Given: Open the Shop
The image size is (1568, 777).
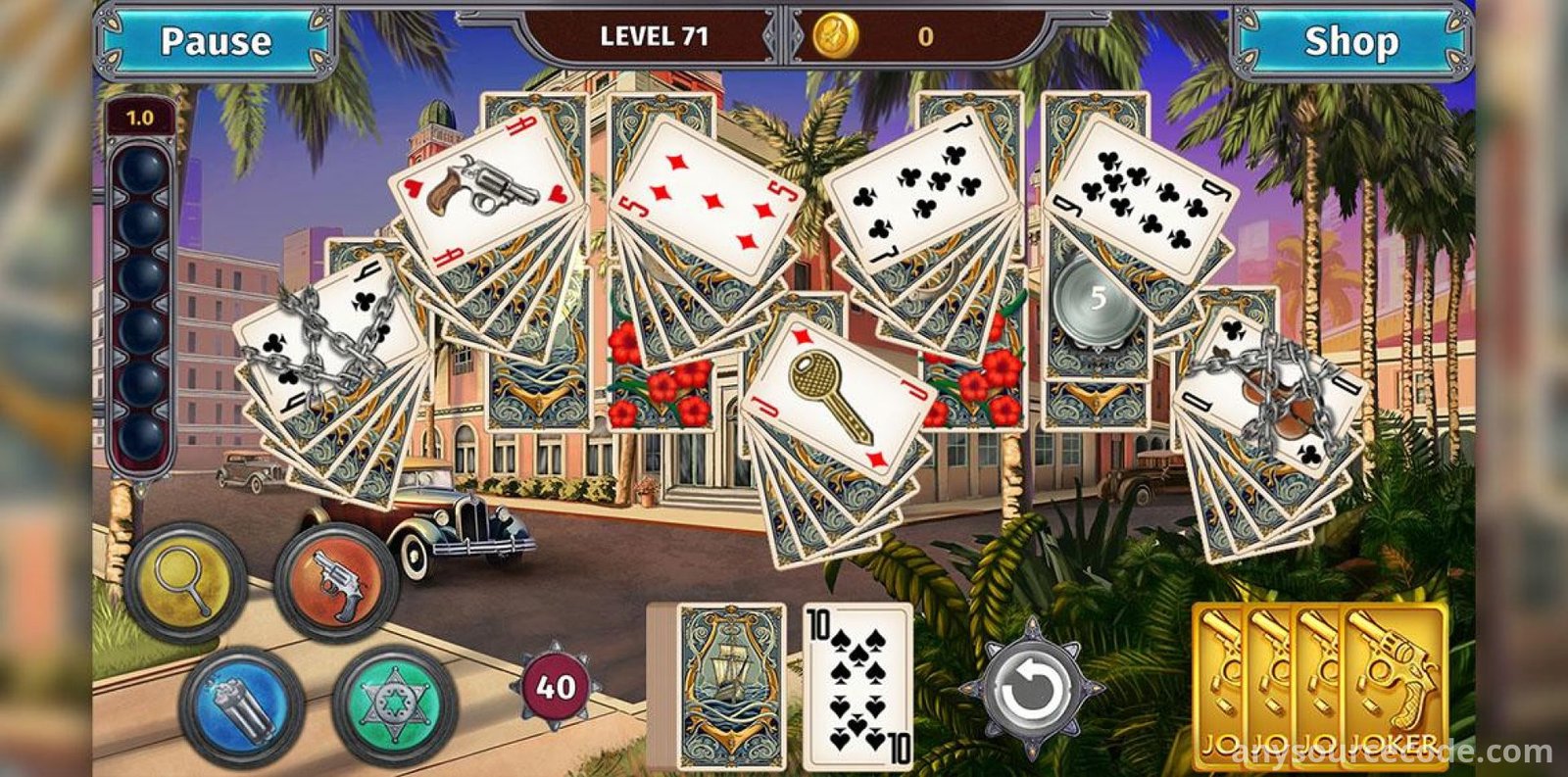Looking at the screenshot, I should click(1350, 41).
